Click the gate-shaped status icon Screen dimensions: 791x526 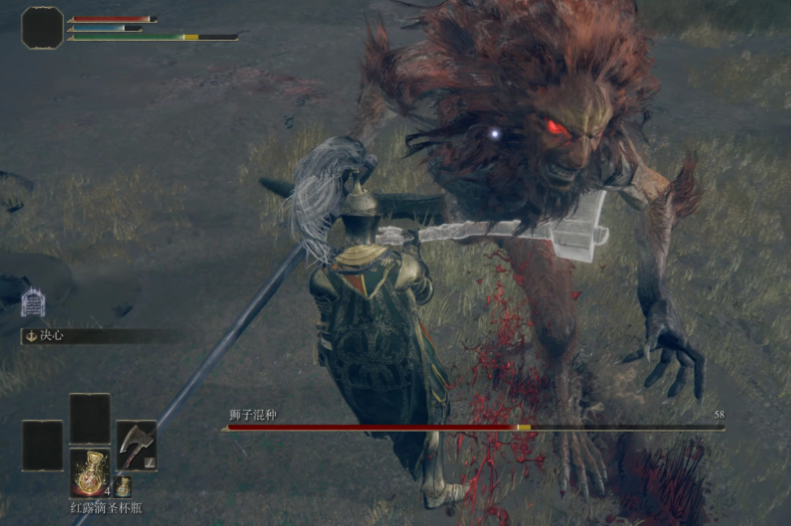(33, 302)
